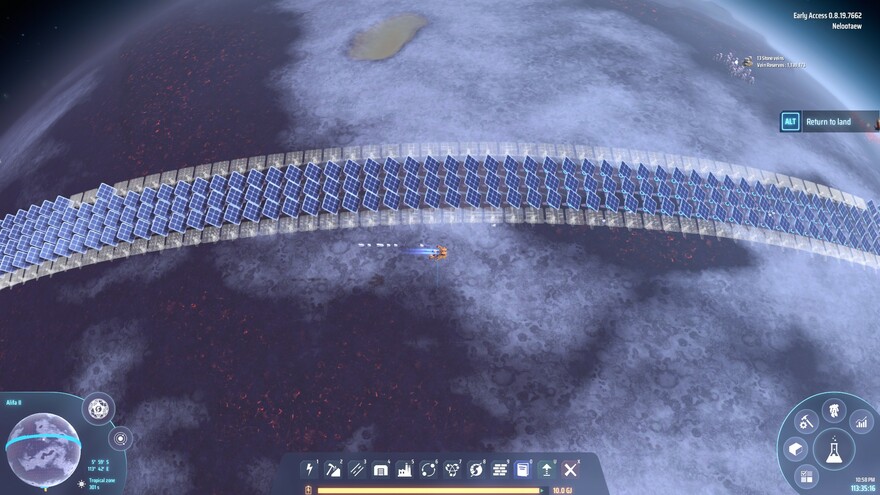
Task: Open the checklist grid panel
Action: click(808, 476)
